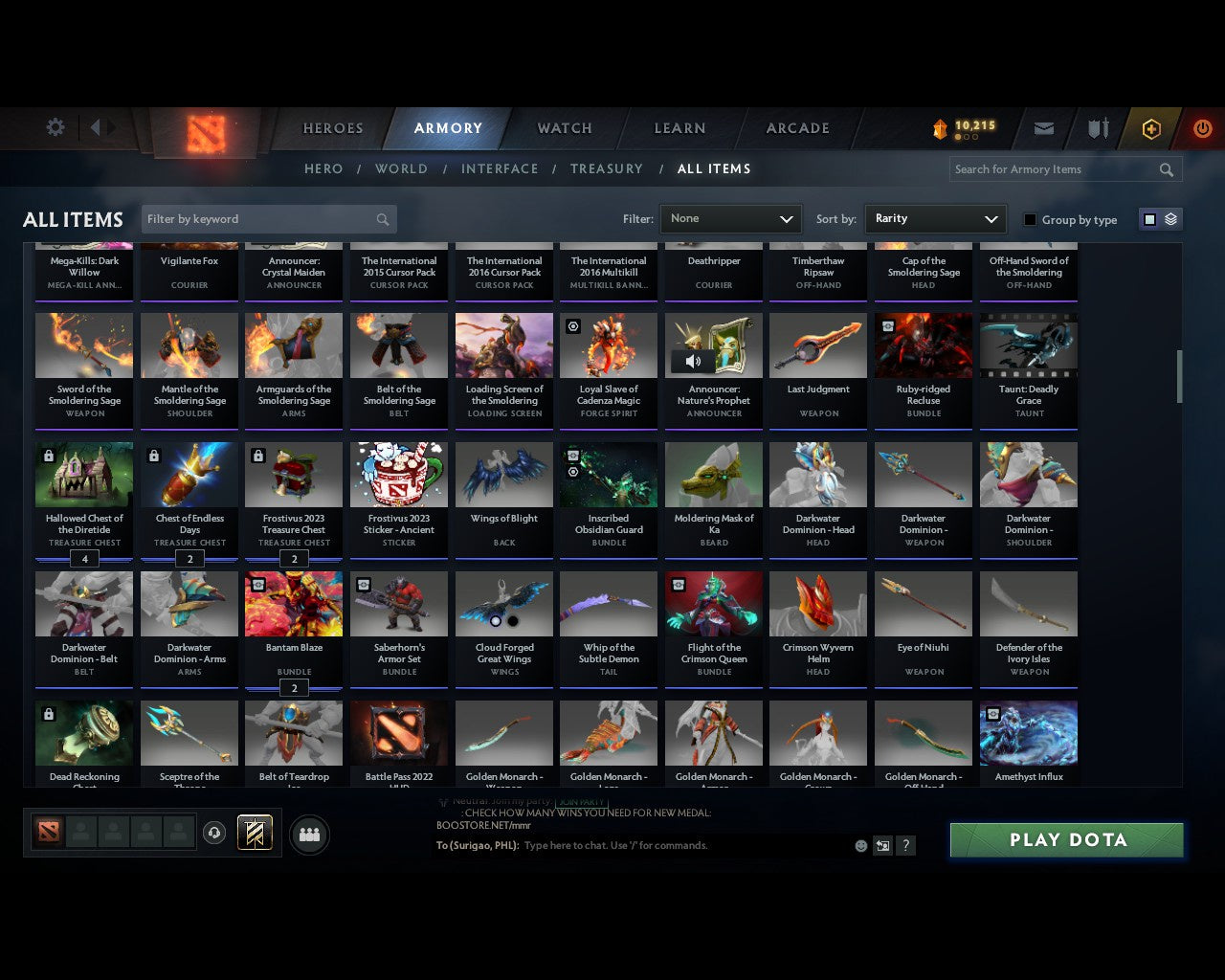
Task: Switch to the TREASURY tab
Action: pyautogui.click(x=607, y=168)
